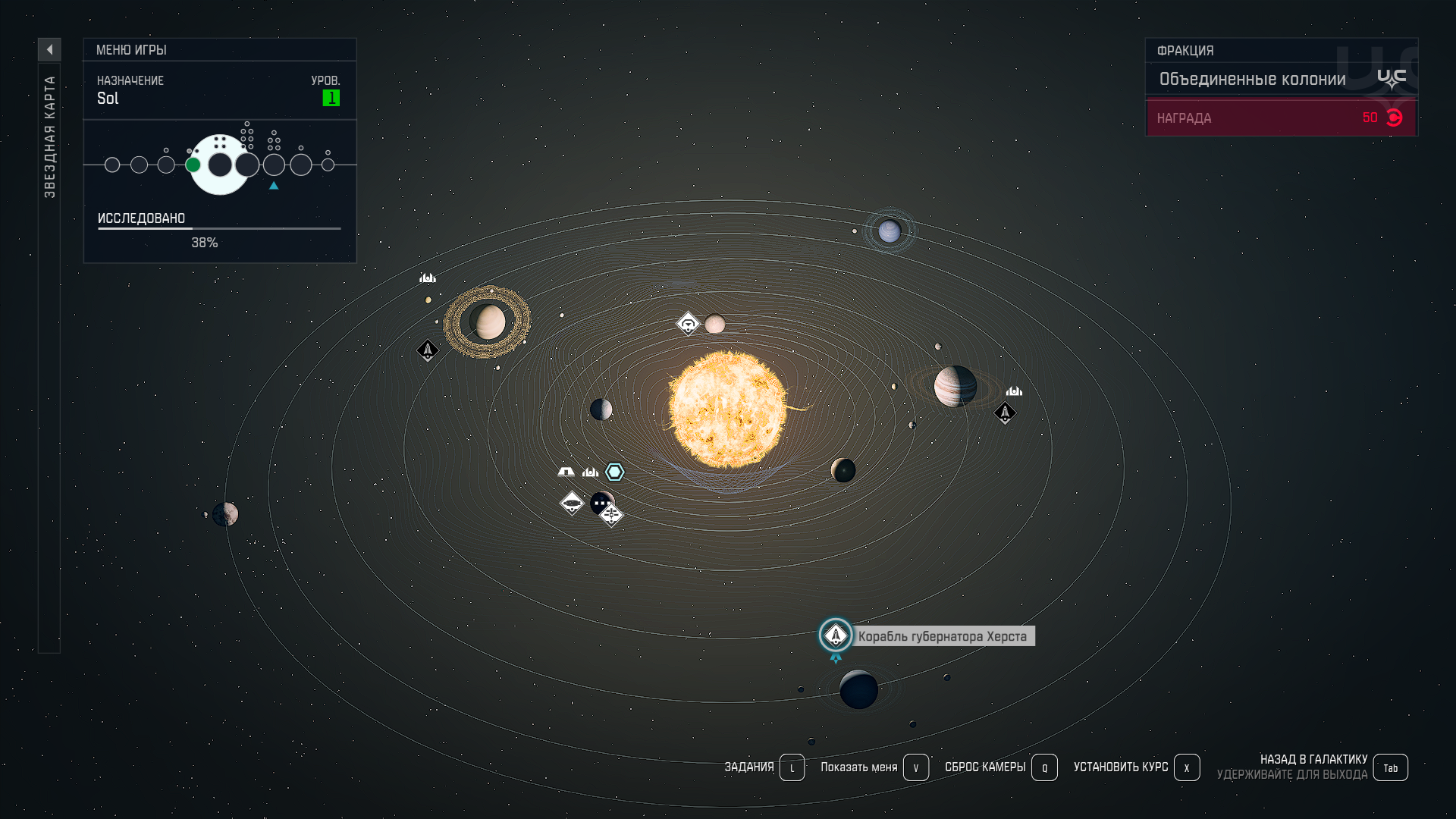This screenshot has width=1456, height=819.
Task: Select the Sun on the system map
Action: click(727, 409)
